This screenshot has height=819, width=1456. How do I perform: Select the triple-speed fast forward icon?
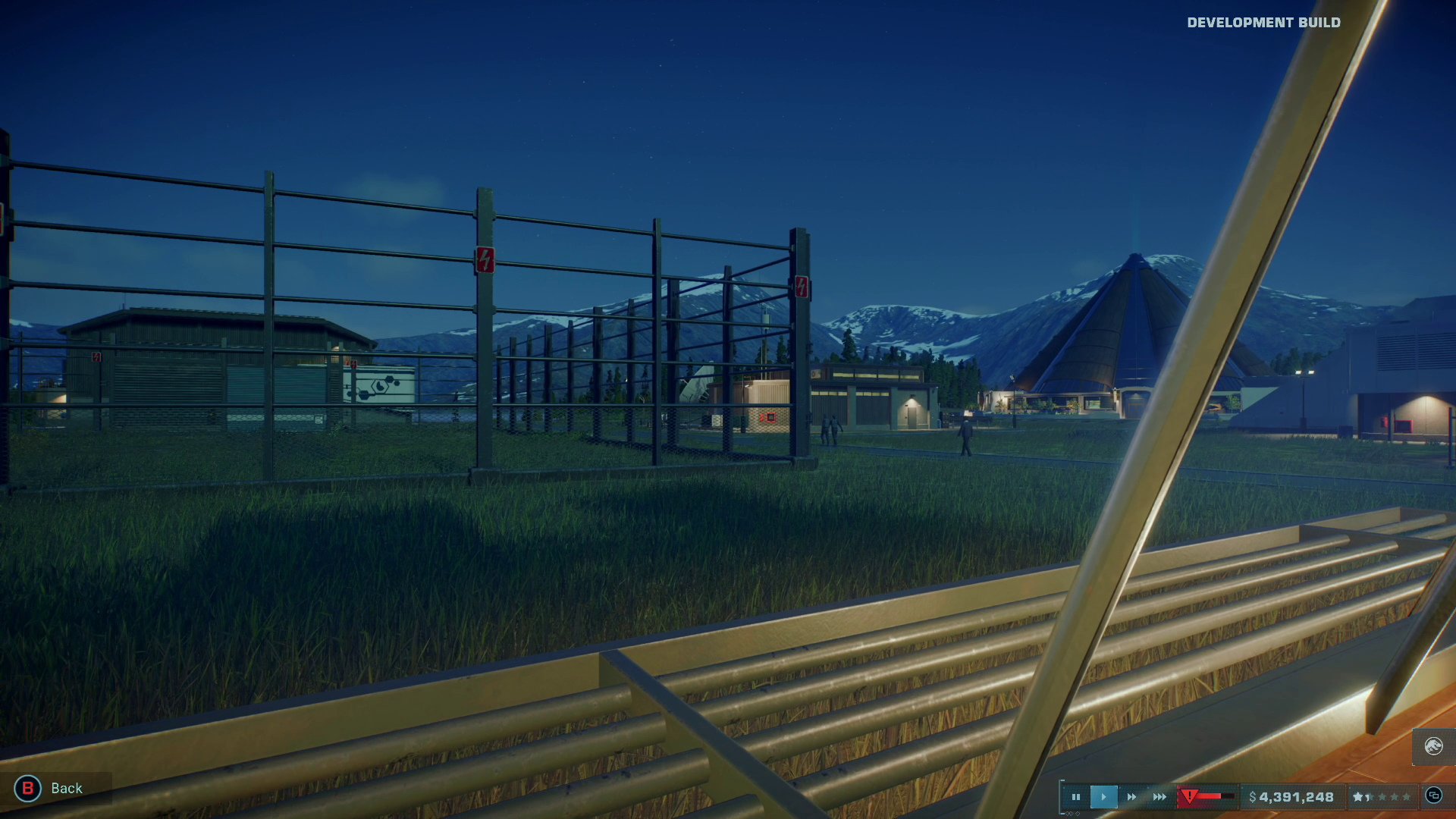(x=1159, y=797)
